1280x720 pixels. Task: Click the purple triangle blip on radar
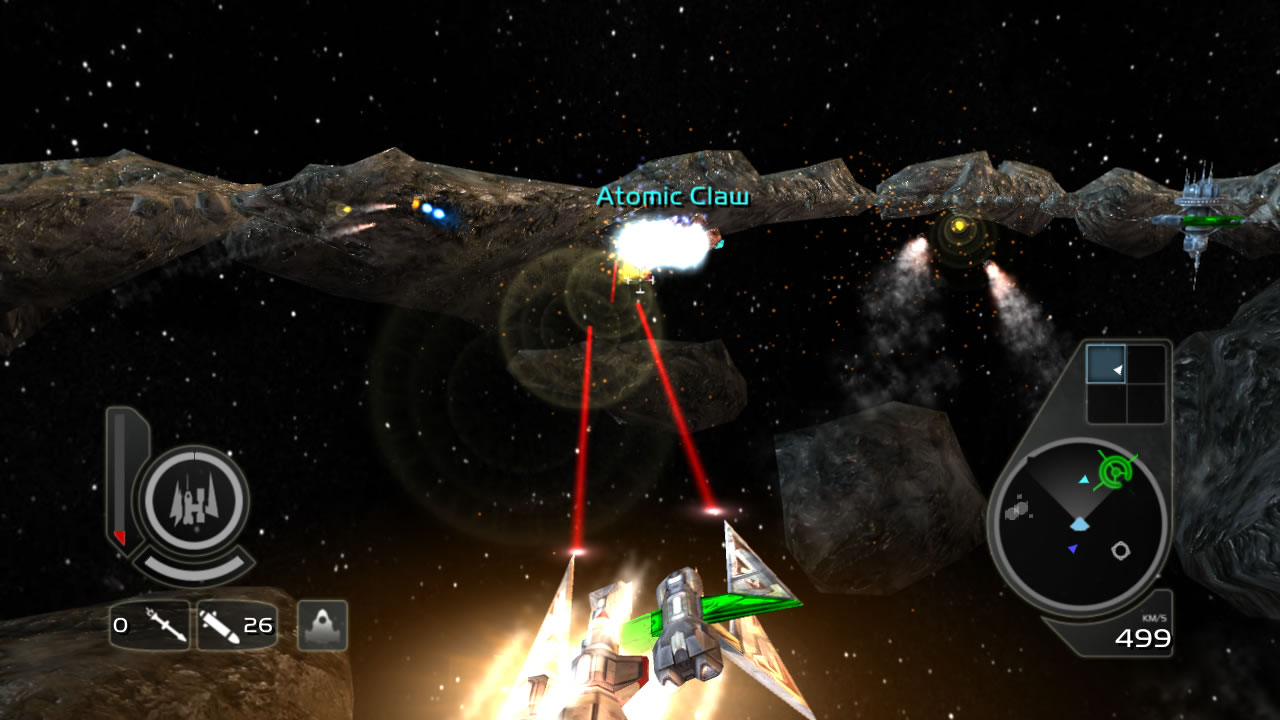click(1073, 549)
